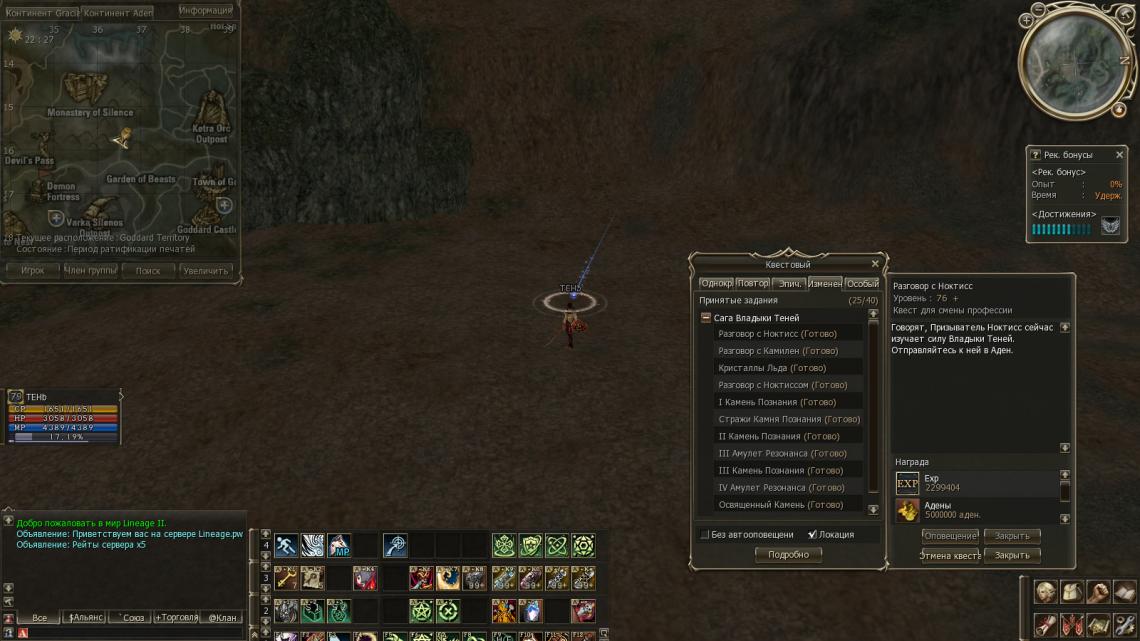Activate the MP skill icon on hotbar

click(339, 546)
